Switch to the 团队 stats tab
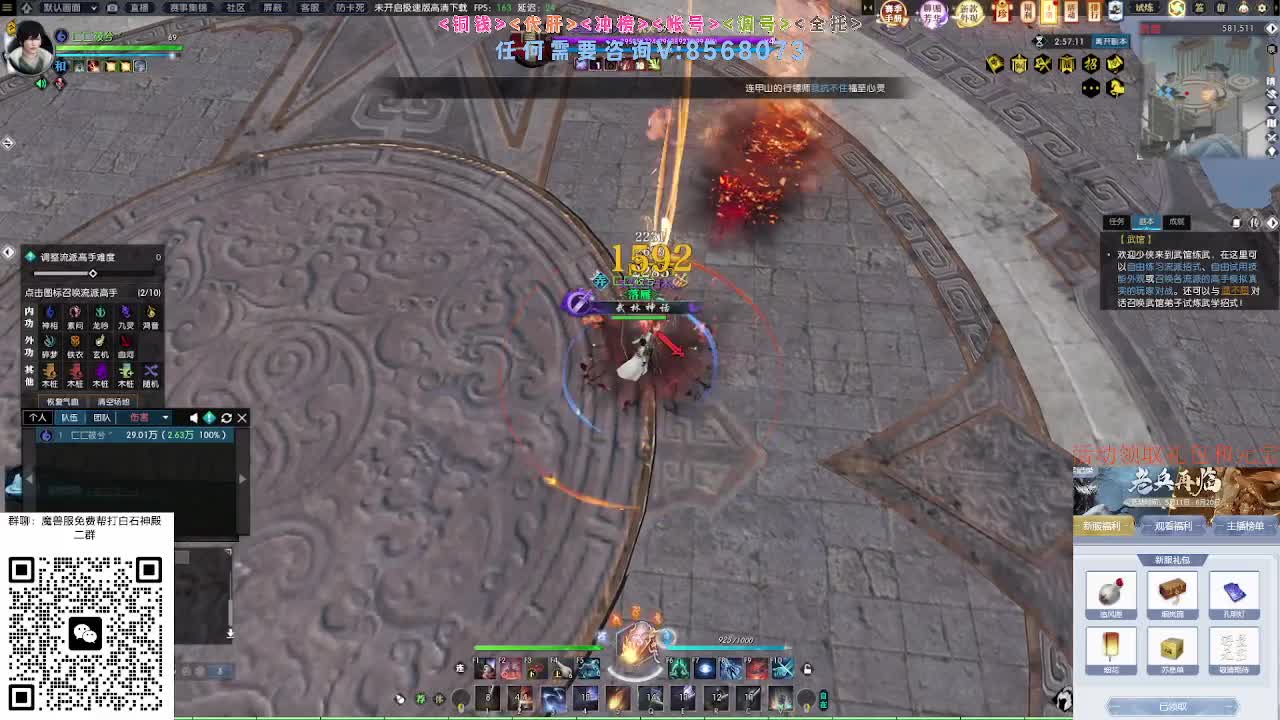This screenshot has width=1280, height=720. (102, 418)
